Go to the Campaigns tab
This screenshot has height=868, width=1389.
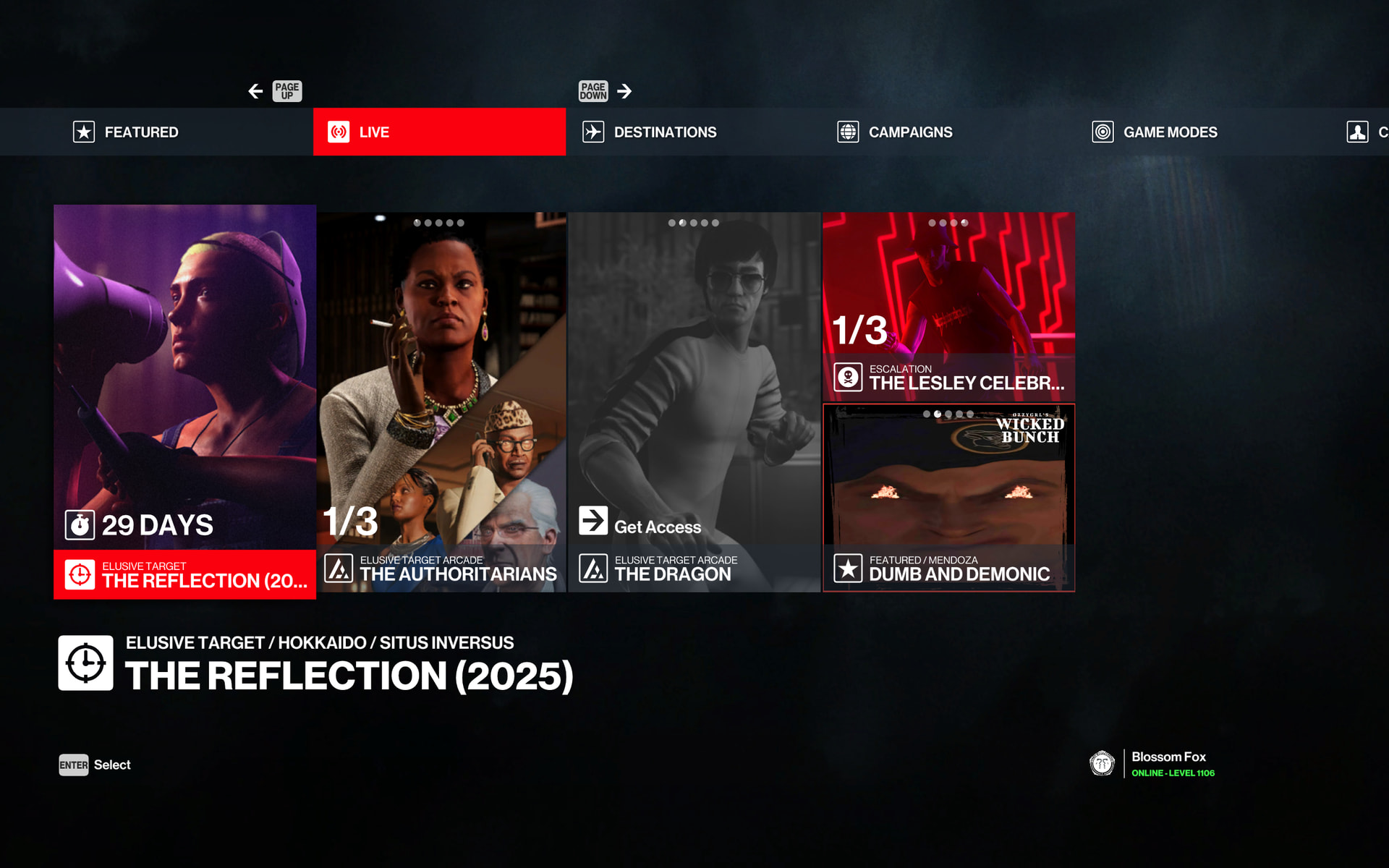pyautogui.click(x=909, y=132)
